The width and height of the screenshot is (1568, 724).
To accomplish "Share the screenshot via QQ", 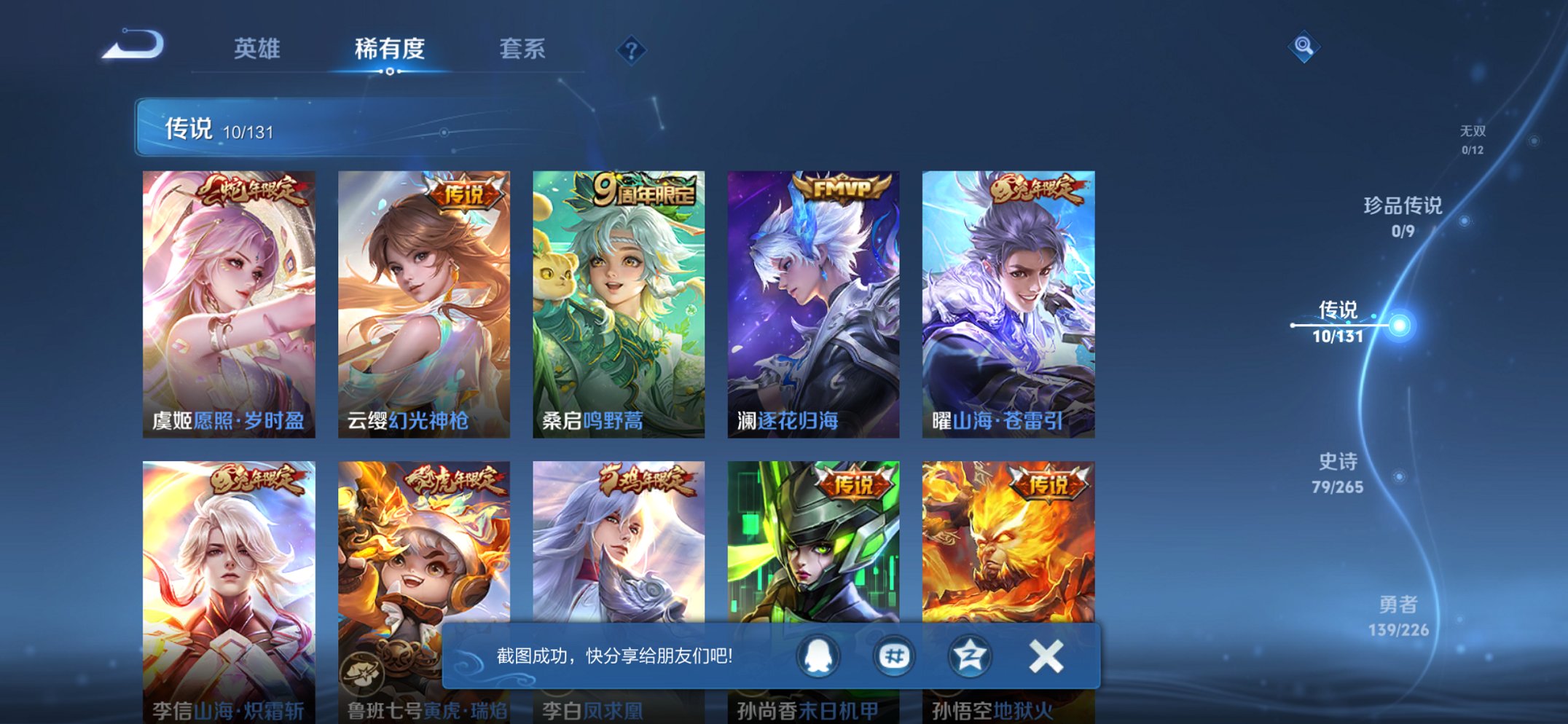I will [816, 655].
